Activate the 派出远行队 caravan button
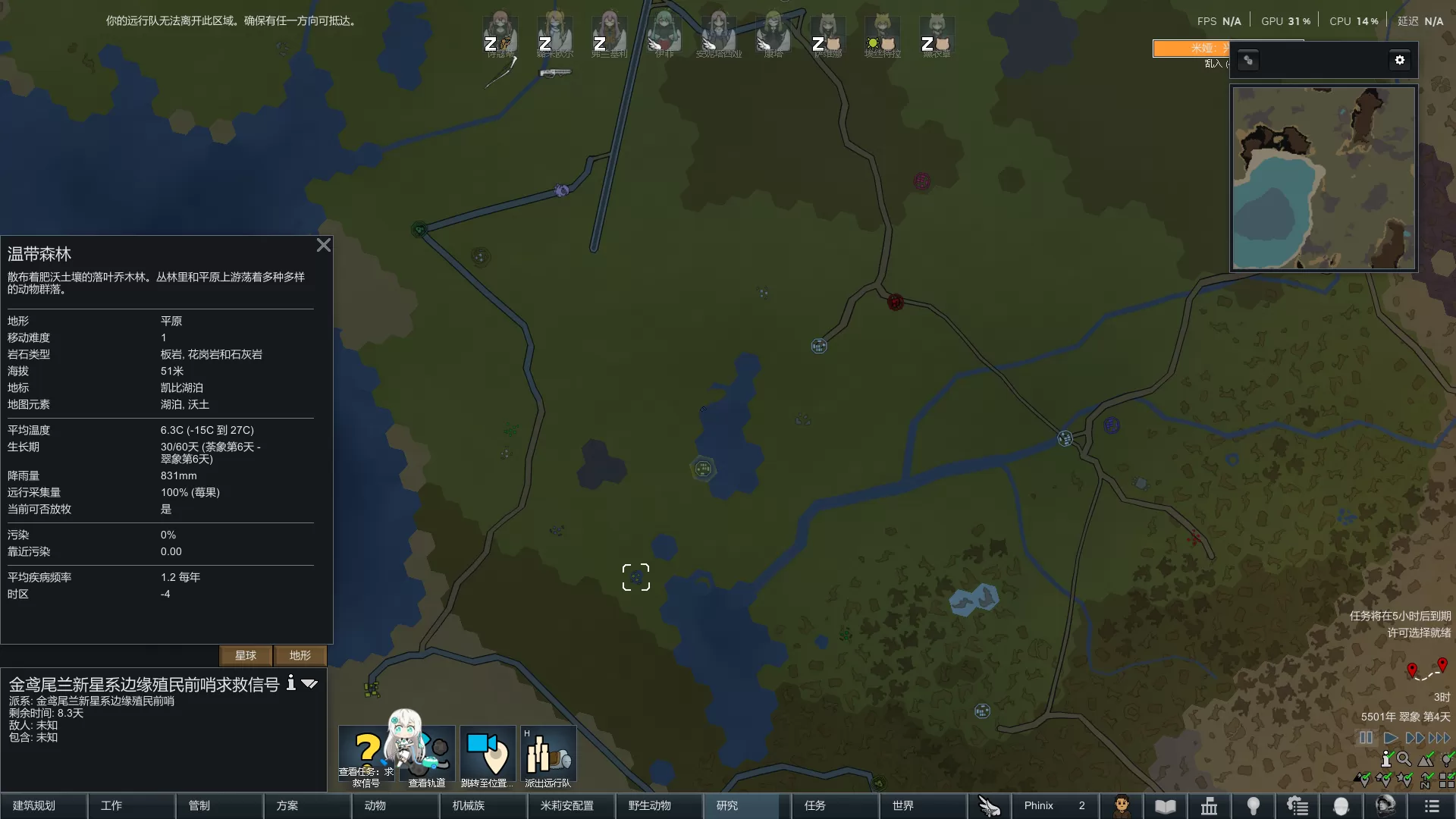The image size is (1456, 819). click(x=548, y=755)
